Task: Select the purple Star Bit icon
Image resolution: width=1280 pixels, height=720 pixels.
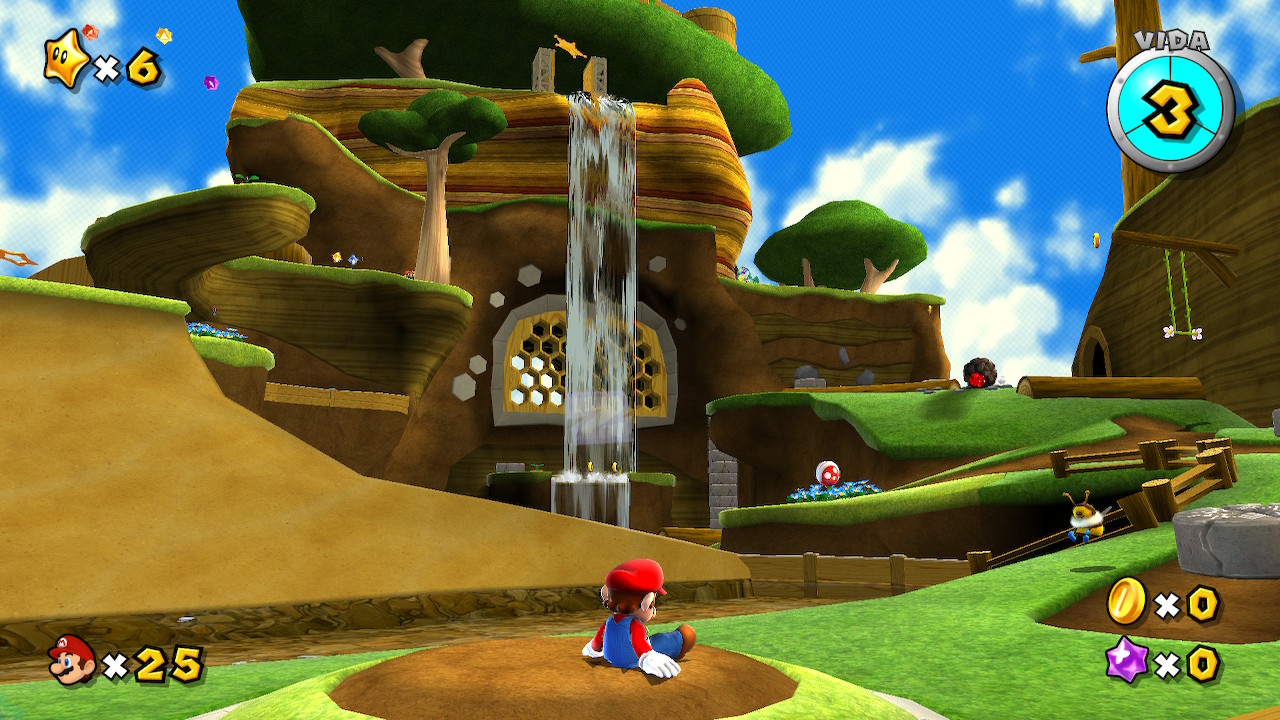Action: [1127, 662]
